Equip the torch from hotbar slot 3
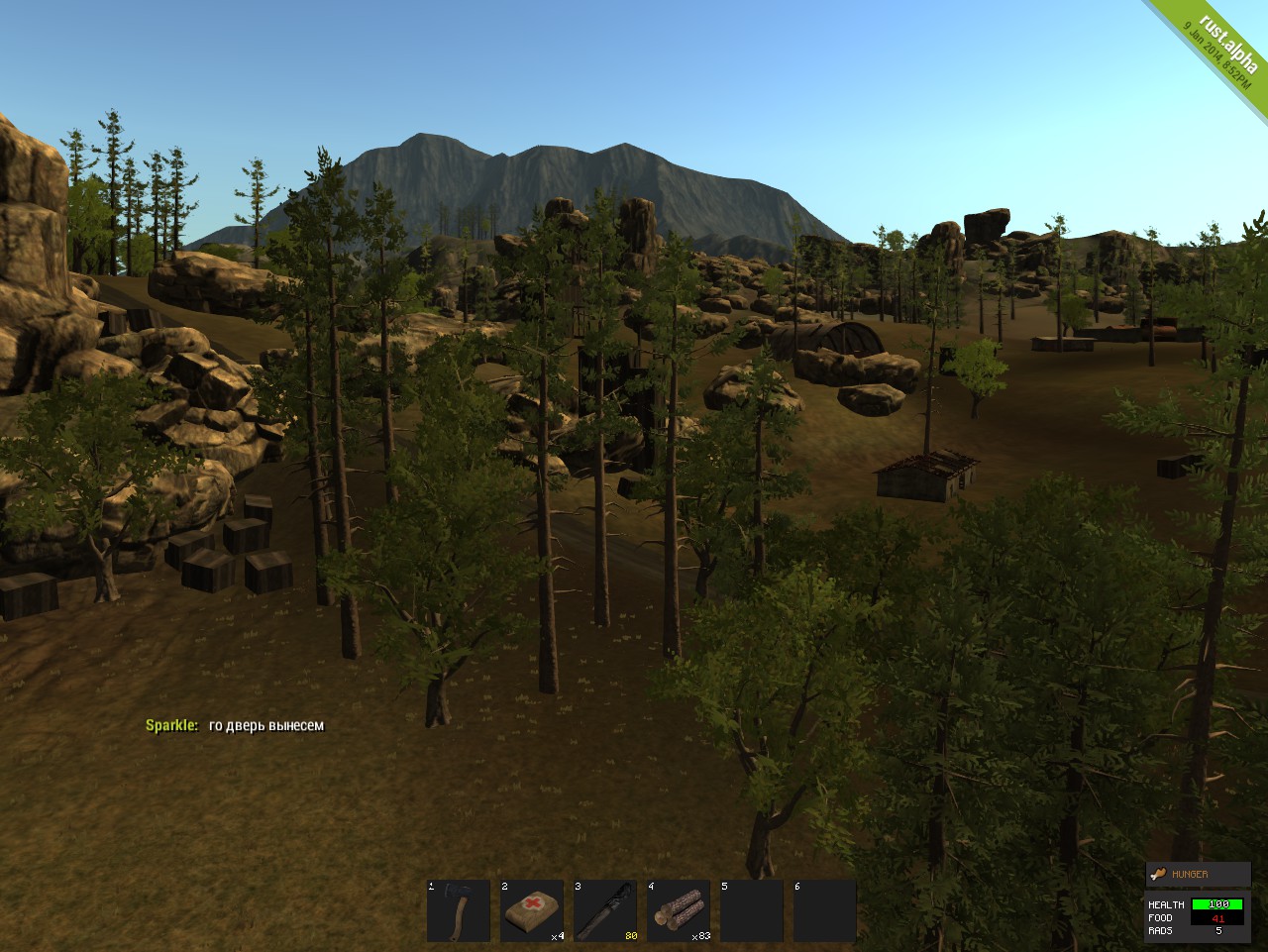This screenshot has height=952, width=1268. point(605,910)
